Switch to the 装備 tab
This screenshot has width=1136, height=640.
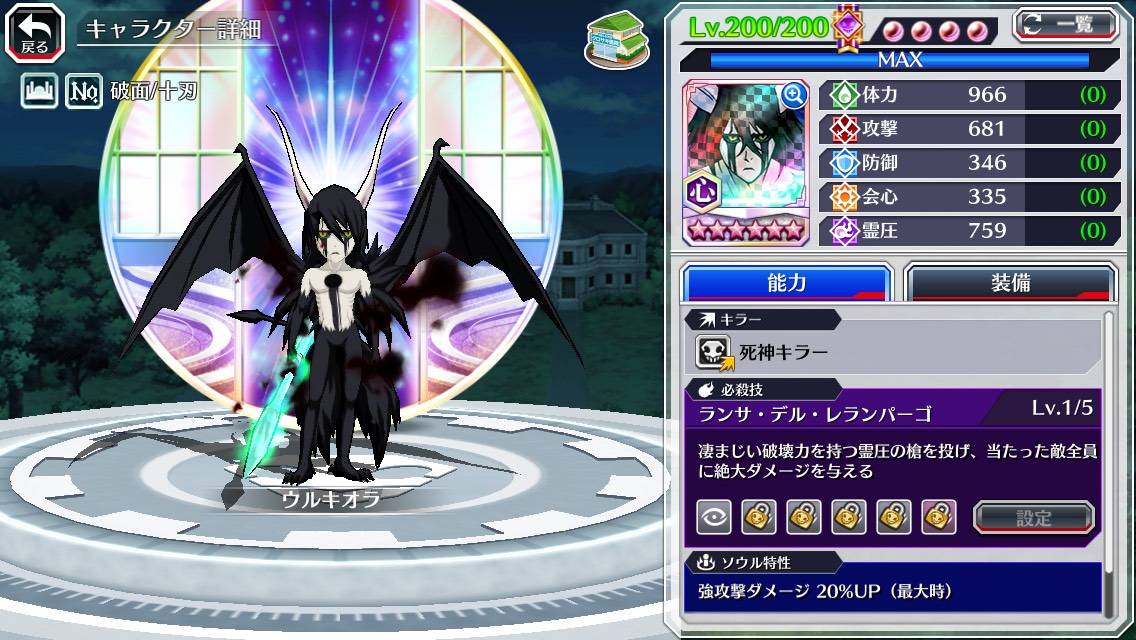pyautogui.click(x=1010, y=283)
